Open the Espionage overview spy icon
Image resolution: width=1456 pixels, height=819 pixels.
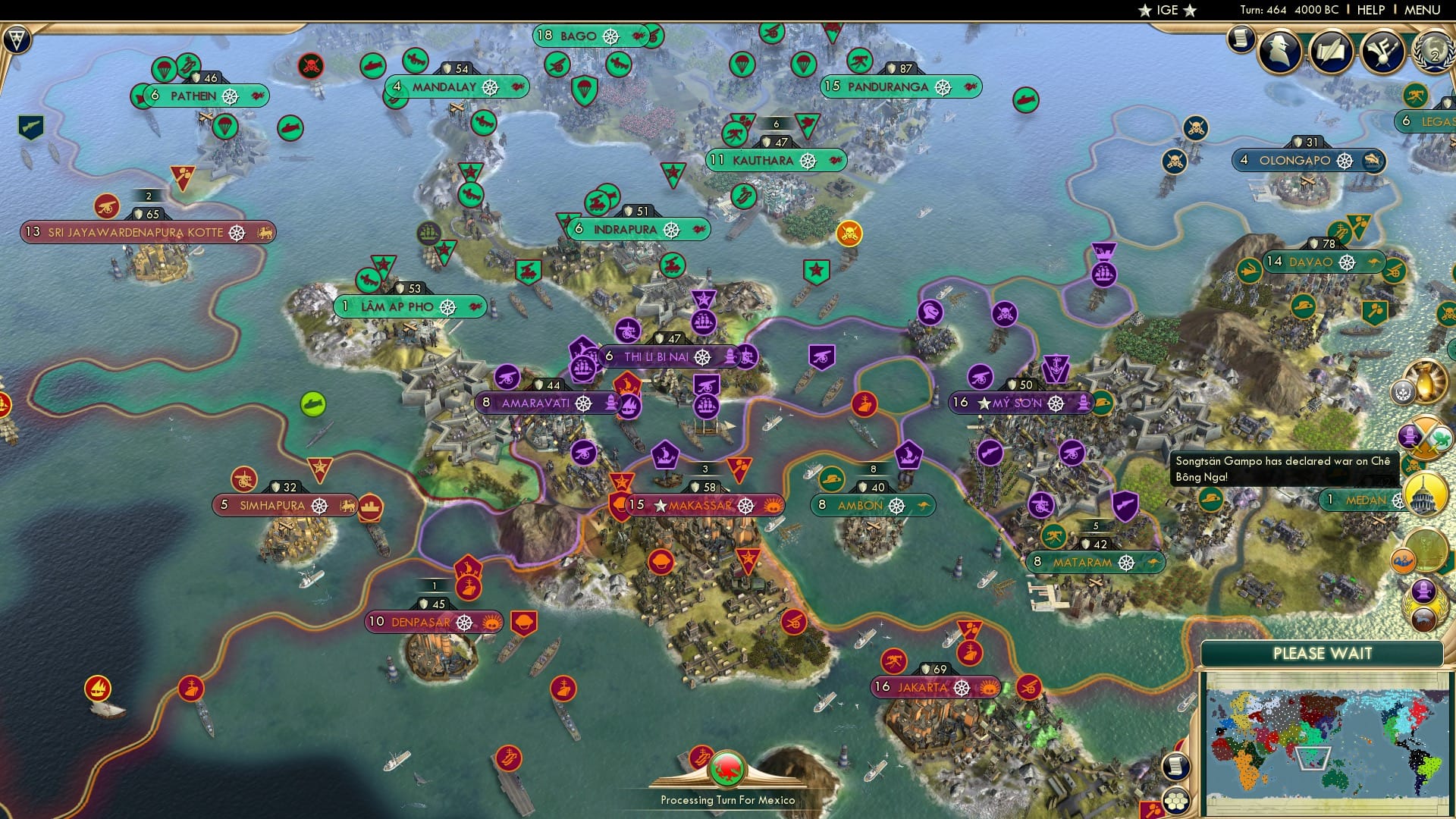1279,49
